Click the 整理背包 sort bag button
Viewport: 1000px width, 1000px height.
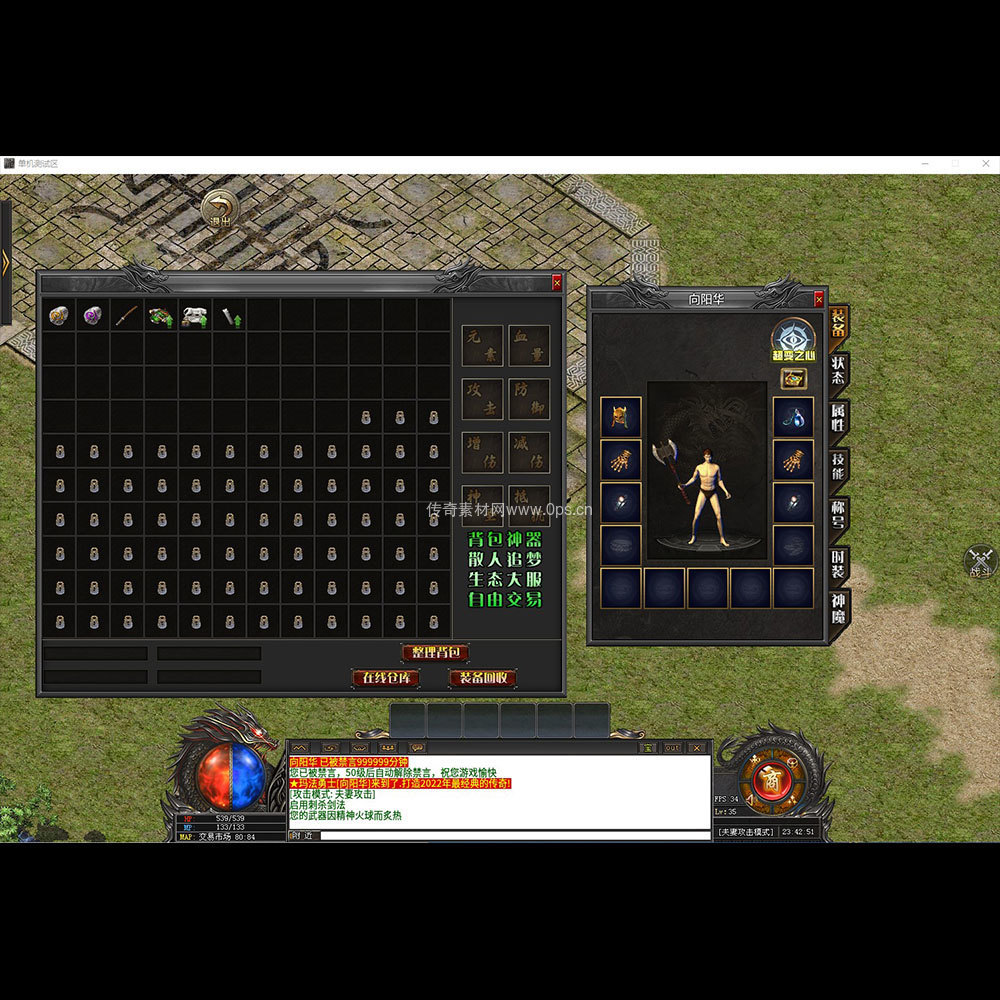435,653
